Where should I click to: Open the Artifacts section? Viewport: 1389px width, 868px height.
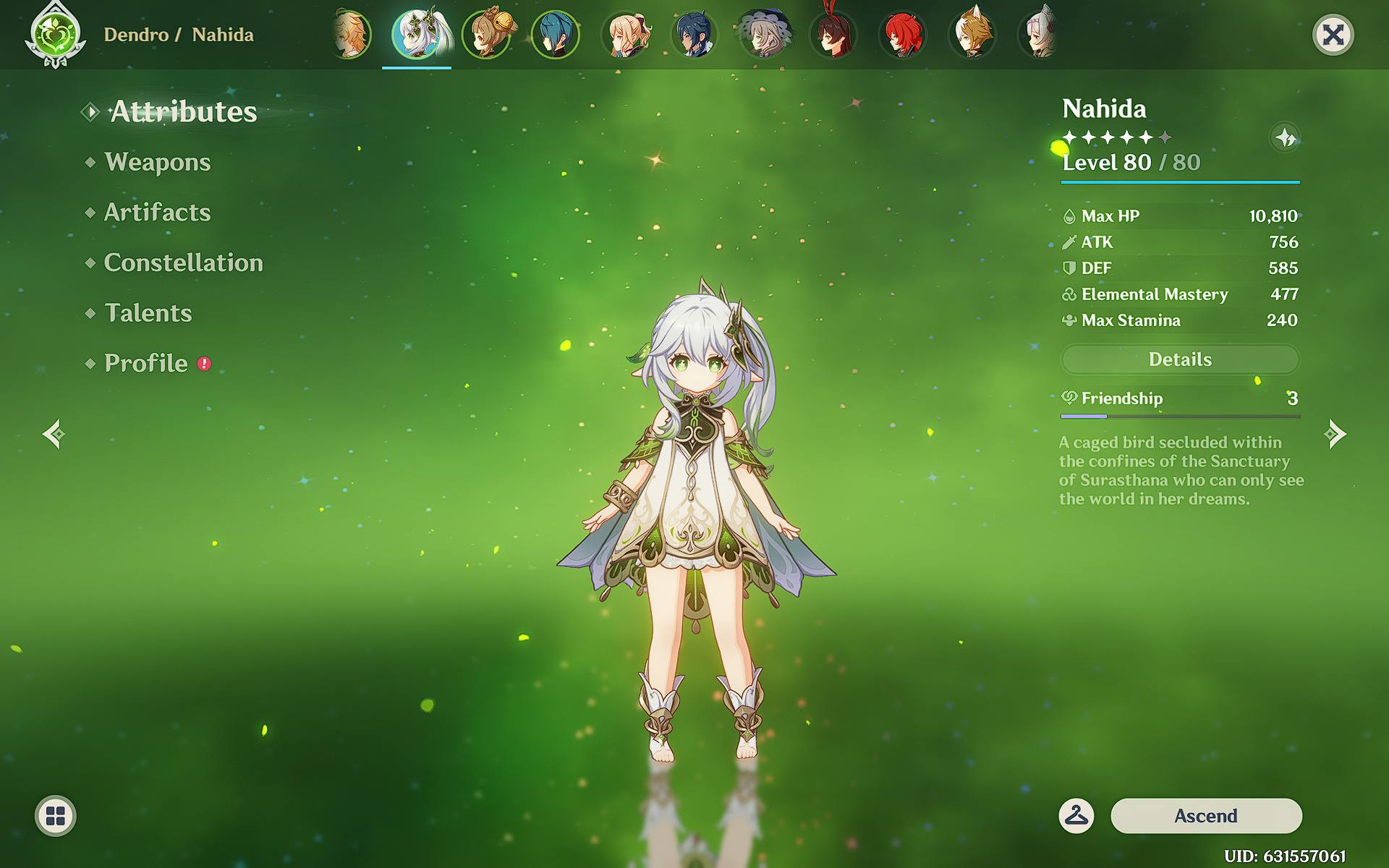pos(157,212)
